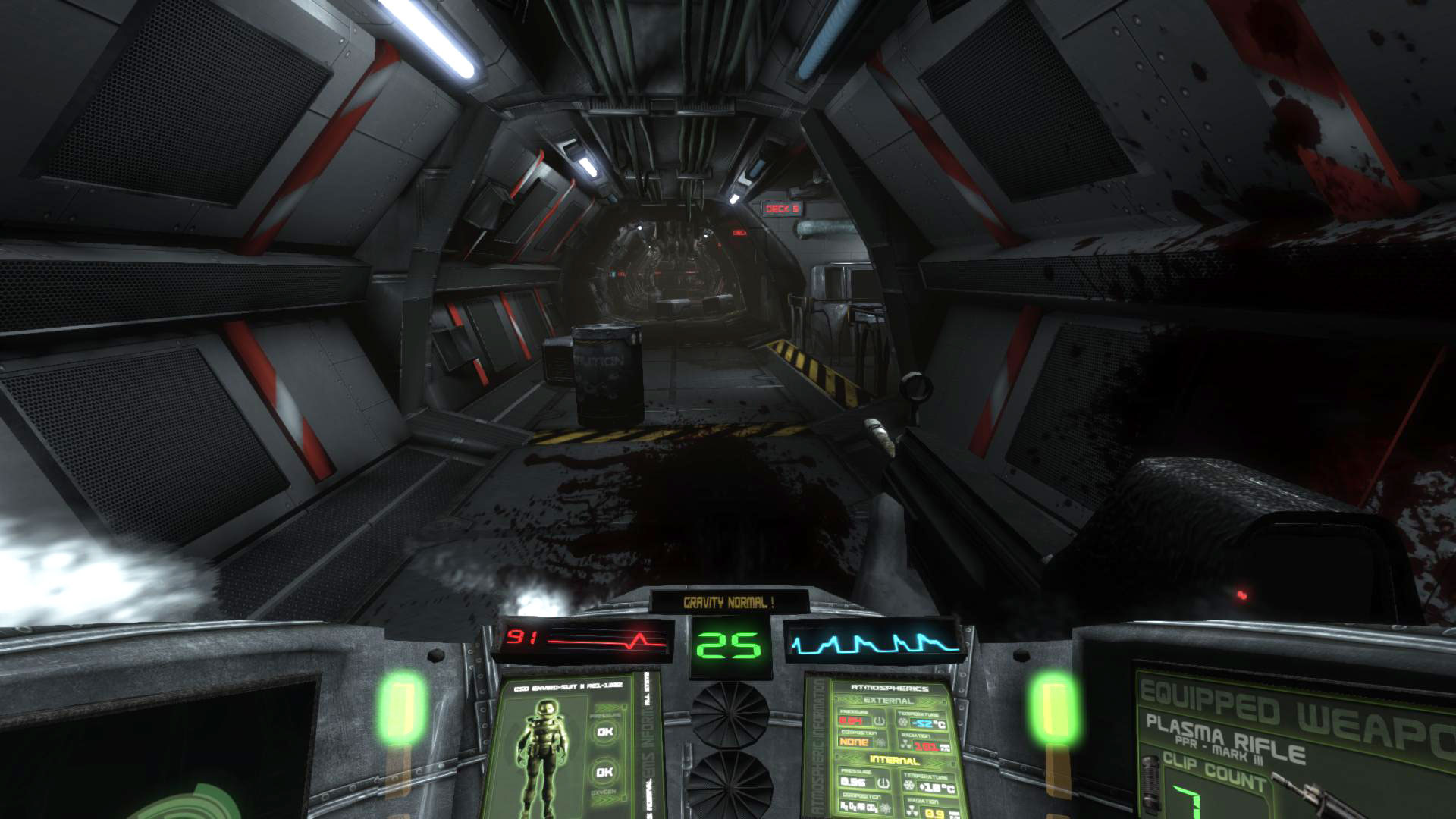Toggle the OXYGEN OK indicator on the suit panel

coord(604,771)
